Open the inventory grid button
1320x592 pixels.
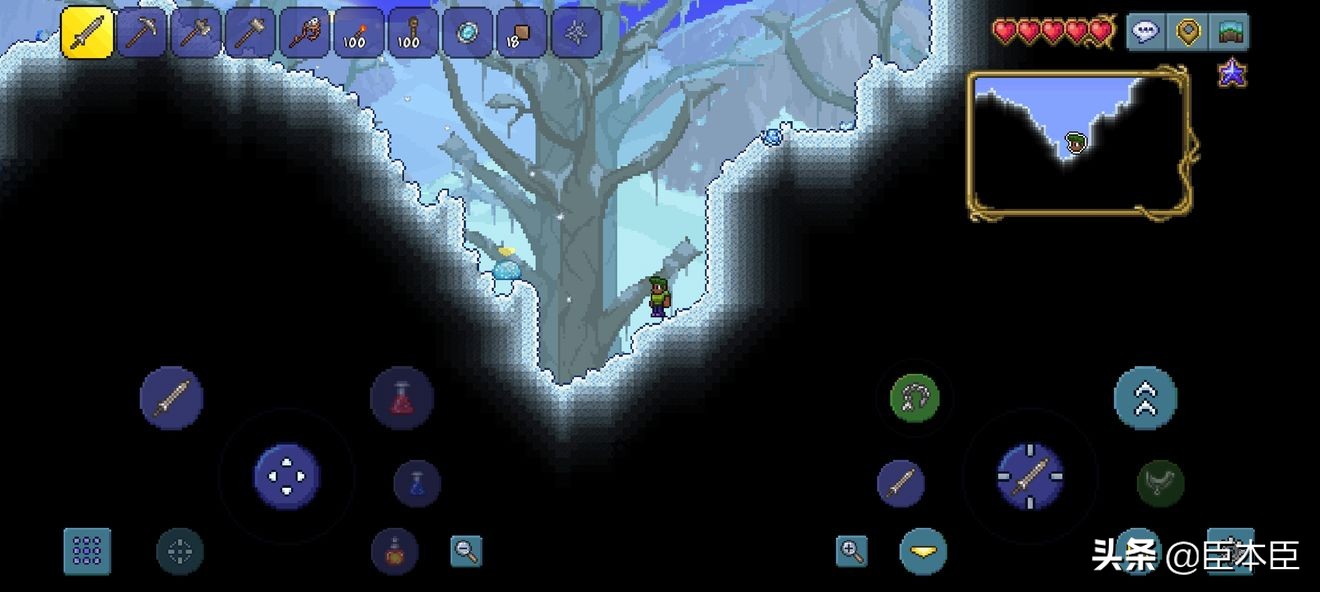pos(87,551)
